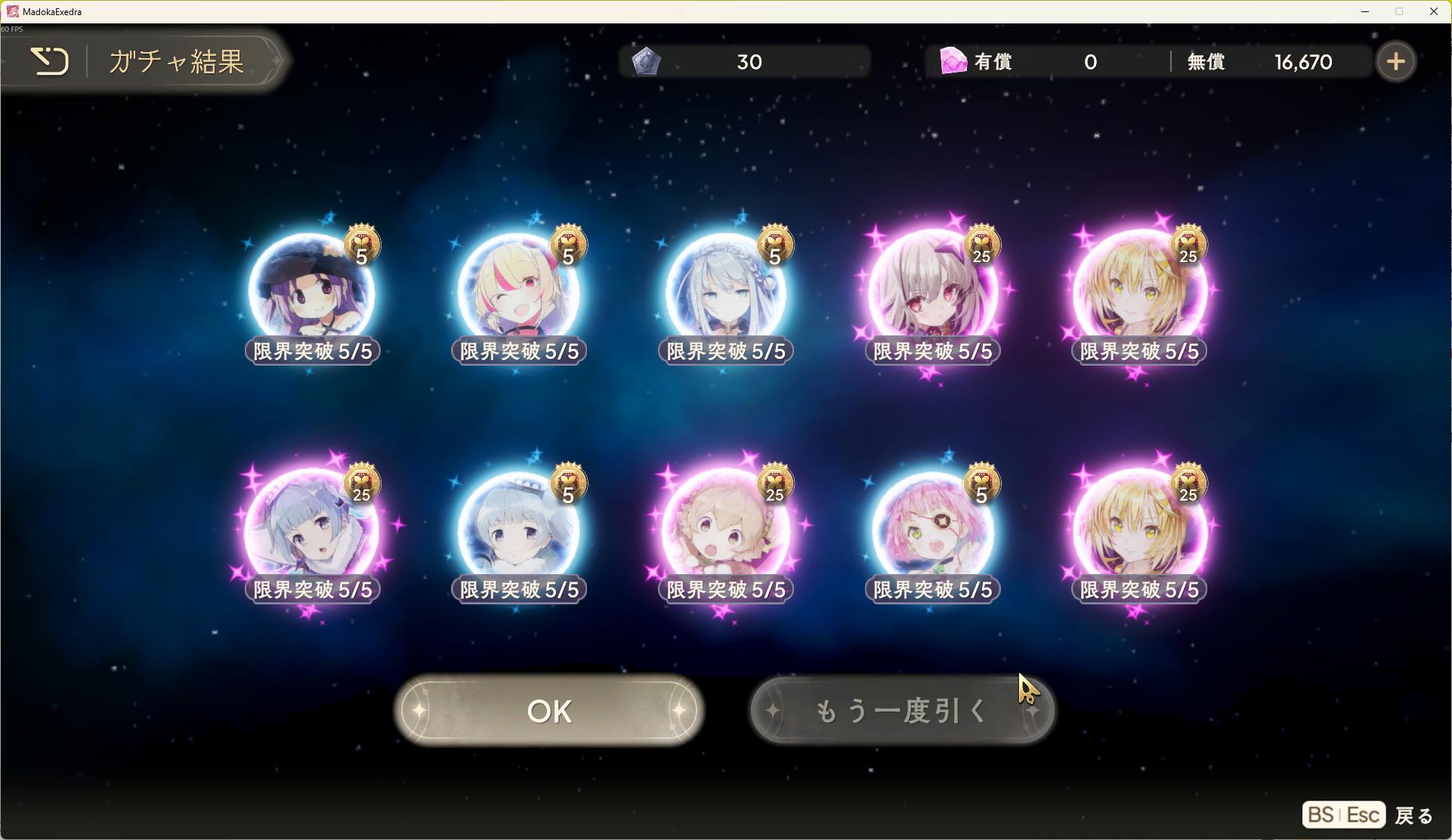This screenshot has height=840, width=1452.
Task: Select the silver-haired blue-eyed character portrait
Action: (725, 294)
